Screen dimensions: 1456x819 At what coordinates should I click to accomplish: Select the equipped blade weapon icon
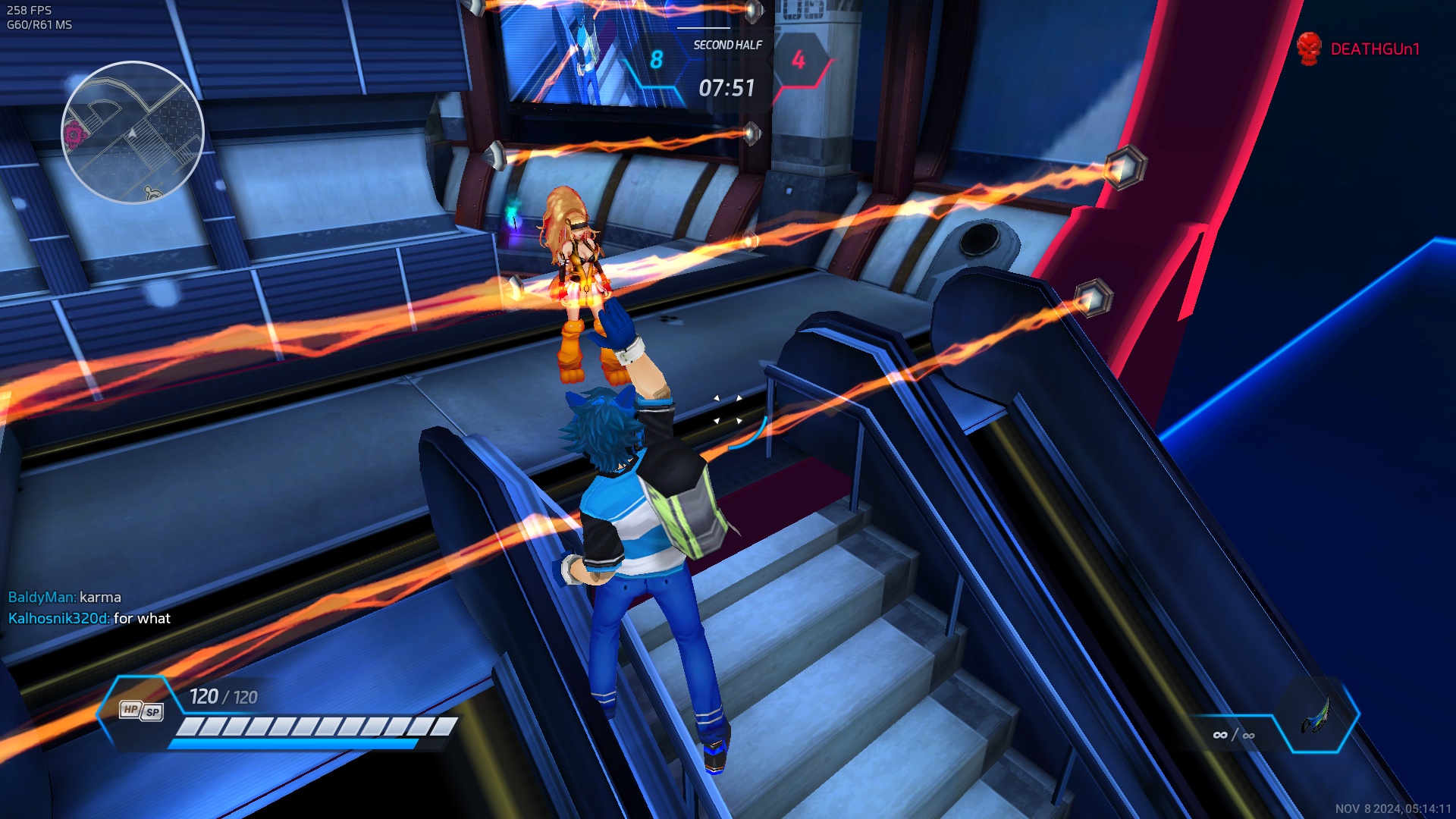point(1316,715)
